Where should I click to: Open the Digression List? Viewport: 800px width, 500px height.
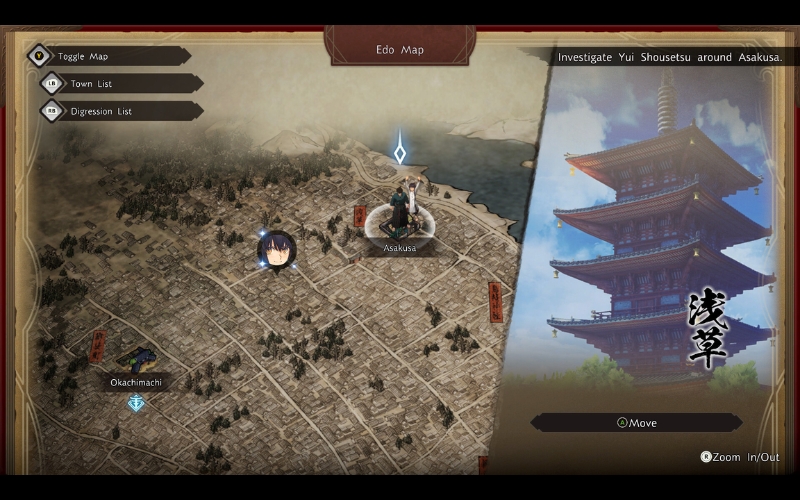(100, 111)
